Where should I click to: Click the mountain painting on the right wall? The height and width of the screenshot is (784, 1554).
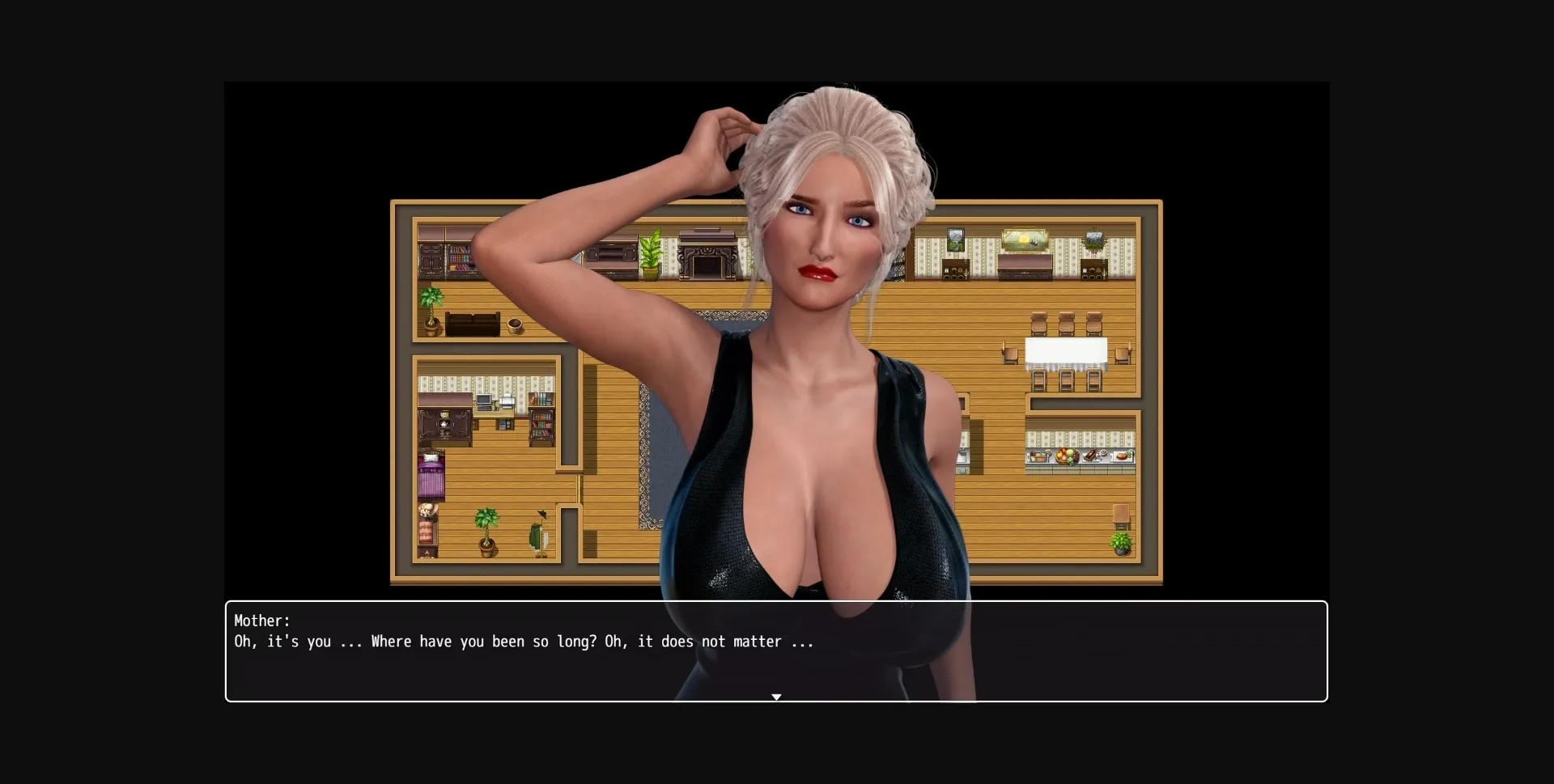coord(1093,239)
